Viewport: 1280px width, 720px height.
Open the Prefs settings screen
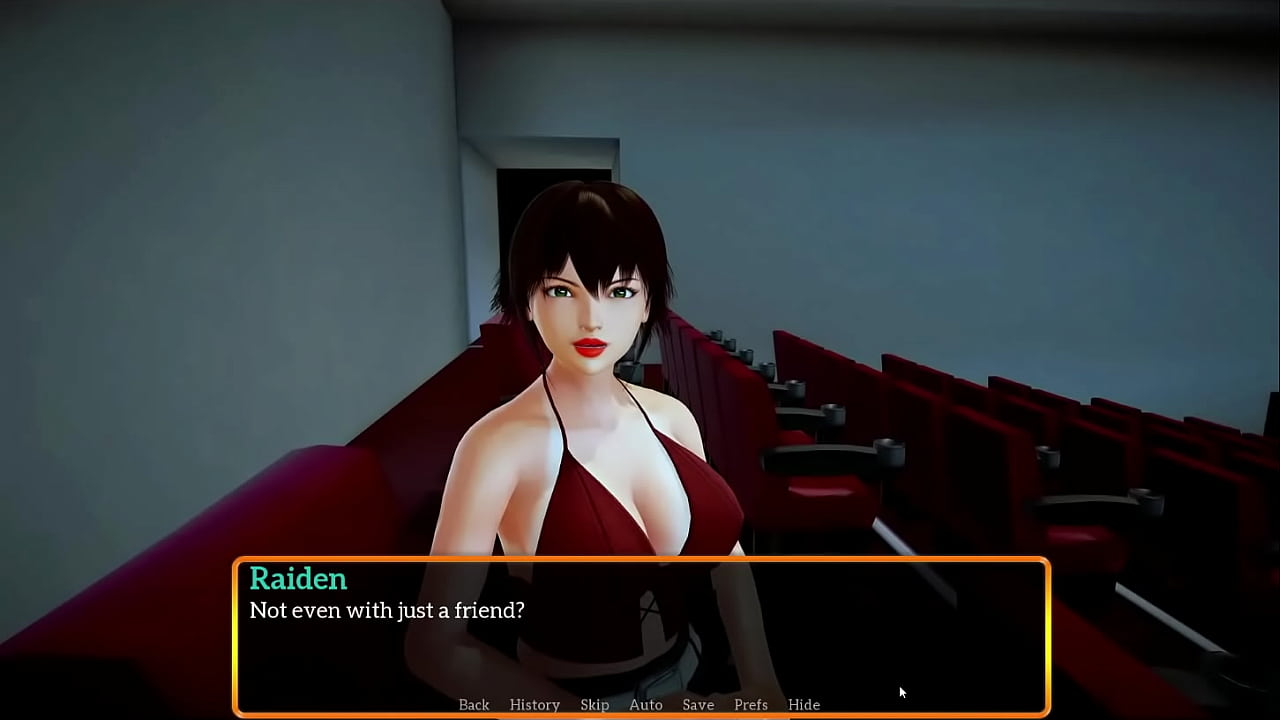pos(751,705)
